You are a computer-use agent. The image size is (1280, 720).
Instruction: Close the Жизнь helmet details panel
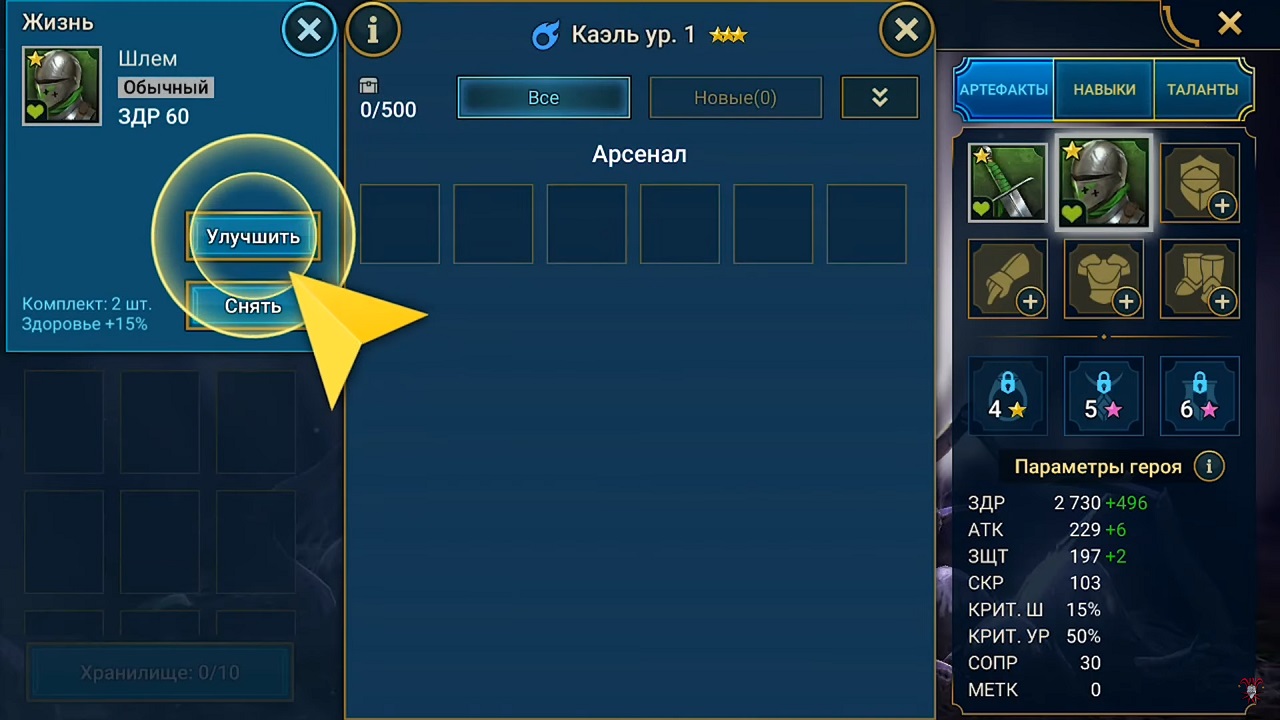[309, 31]
